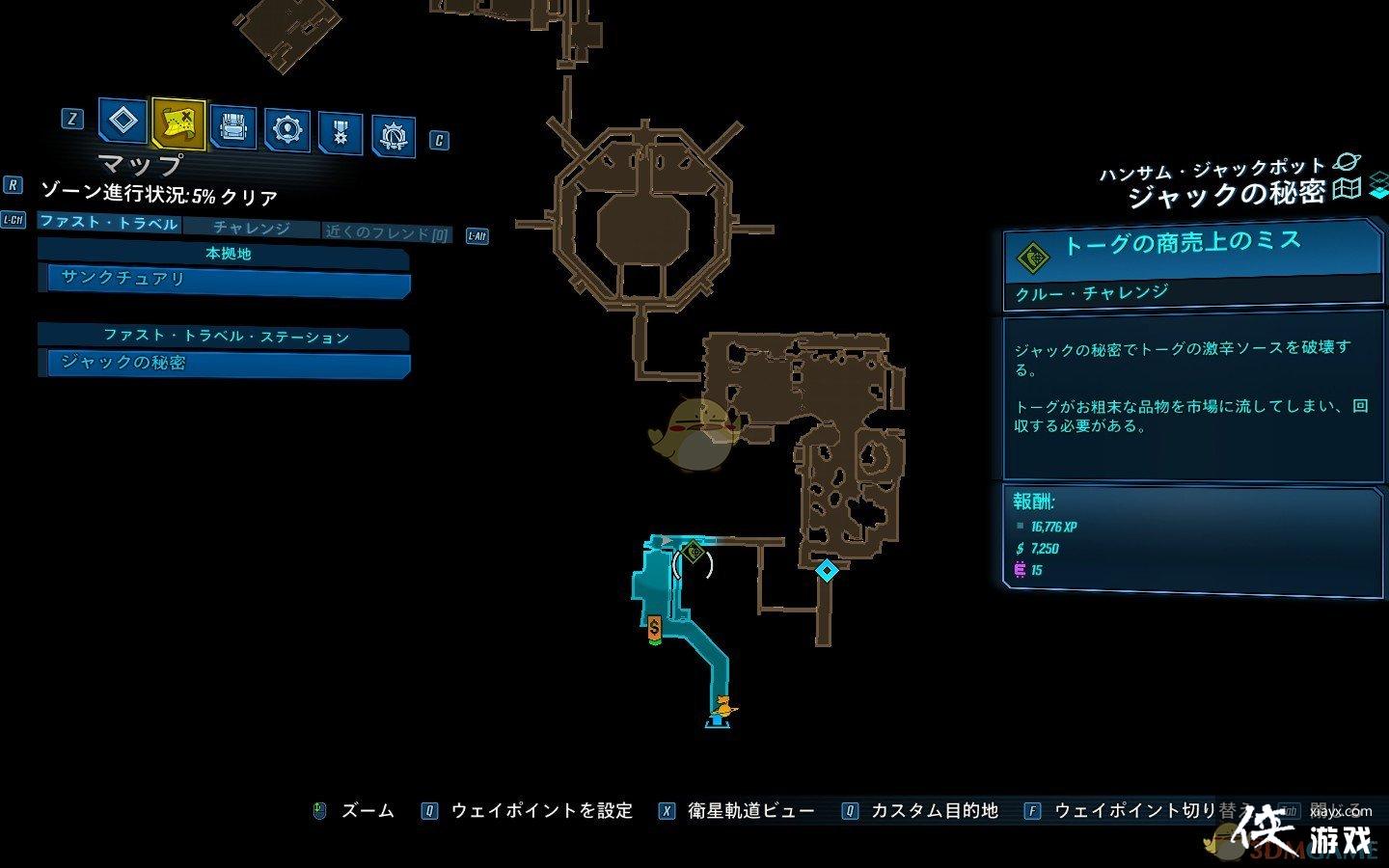Select the yellow Map tab icon
The width and height of the screenshot is (1389, 868).
(178, 123)
